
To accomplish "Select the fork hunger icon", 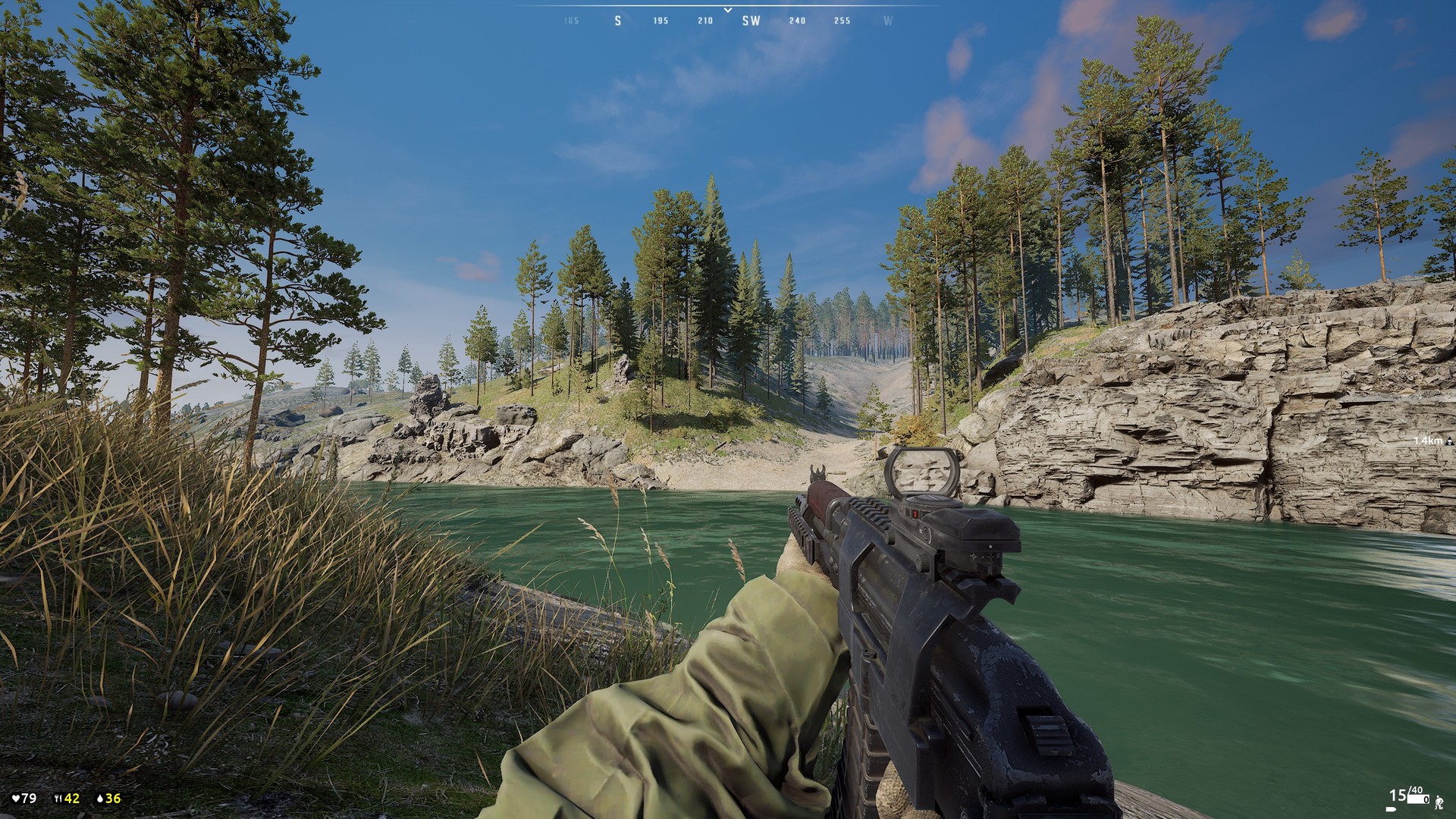I will pyautogui.click(x=58, y=798).
